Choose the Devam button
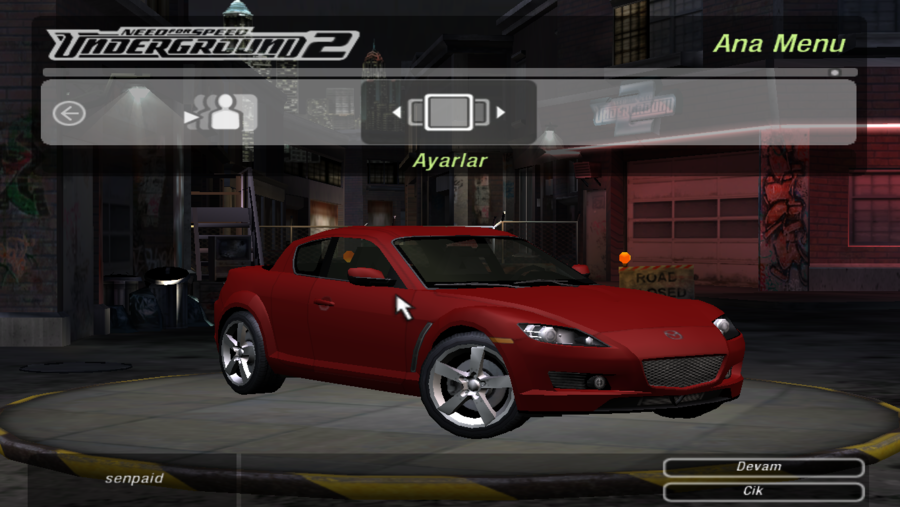This screenshot has width=900, height=507. pyautogui.click(x=762, y=467)
